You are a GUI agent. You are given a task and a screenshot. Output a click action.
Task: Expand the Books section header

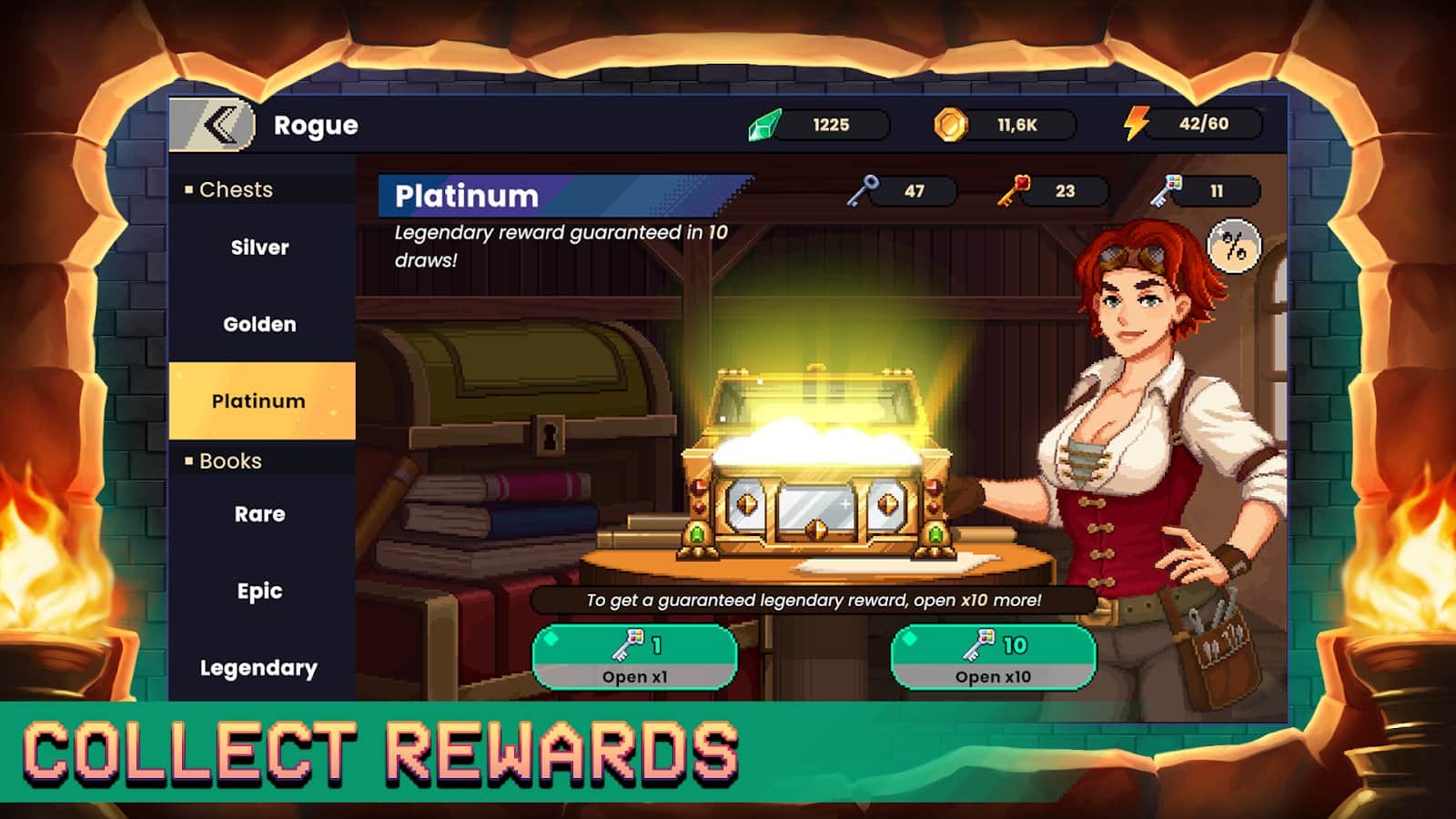coord(227,461)
